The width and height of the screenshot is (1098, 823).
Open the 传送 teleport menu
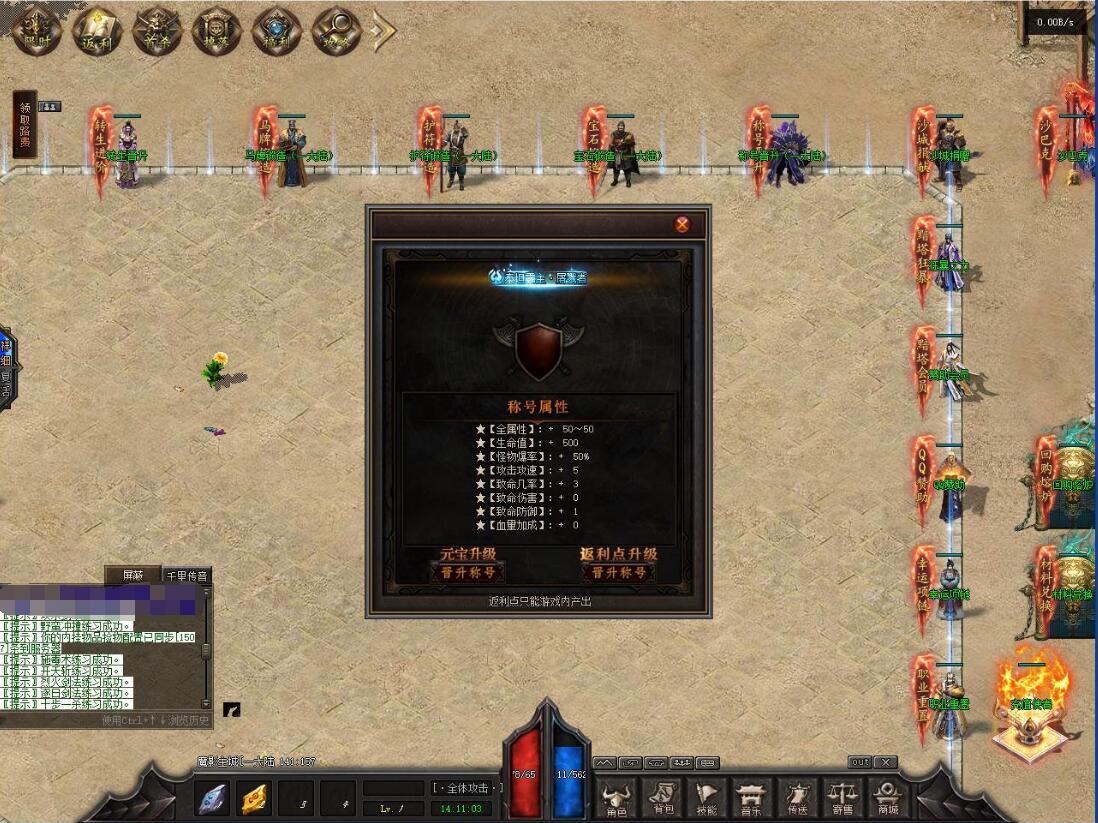pos(797,798)
